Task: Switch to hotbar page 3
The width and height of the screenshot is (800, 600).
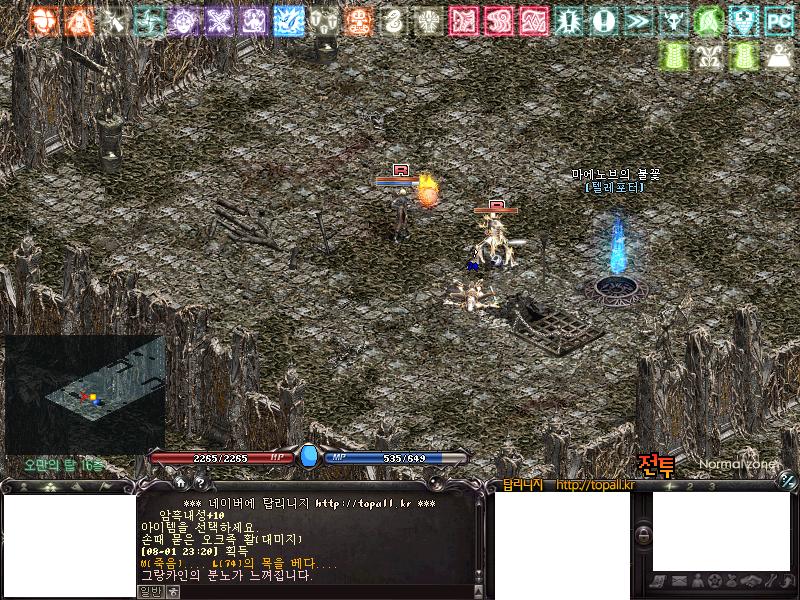Action: pyautogui.click(x=711, y=486)
